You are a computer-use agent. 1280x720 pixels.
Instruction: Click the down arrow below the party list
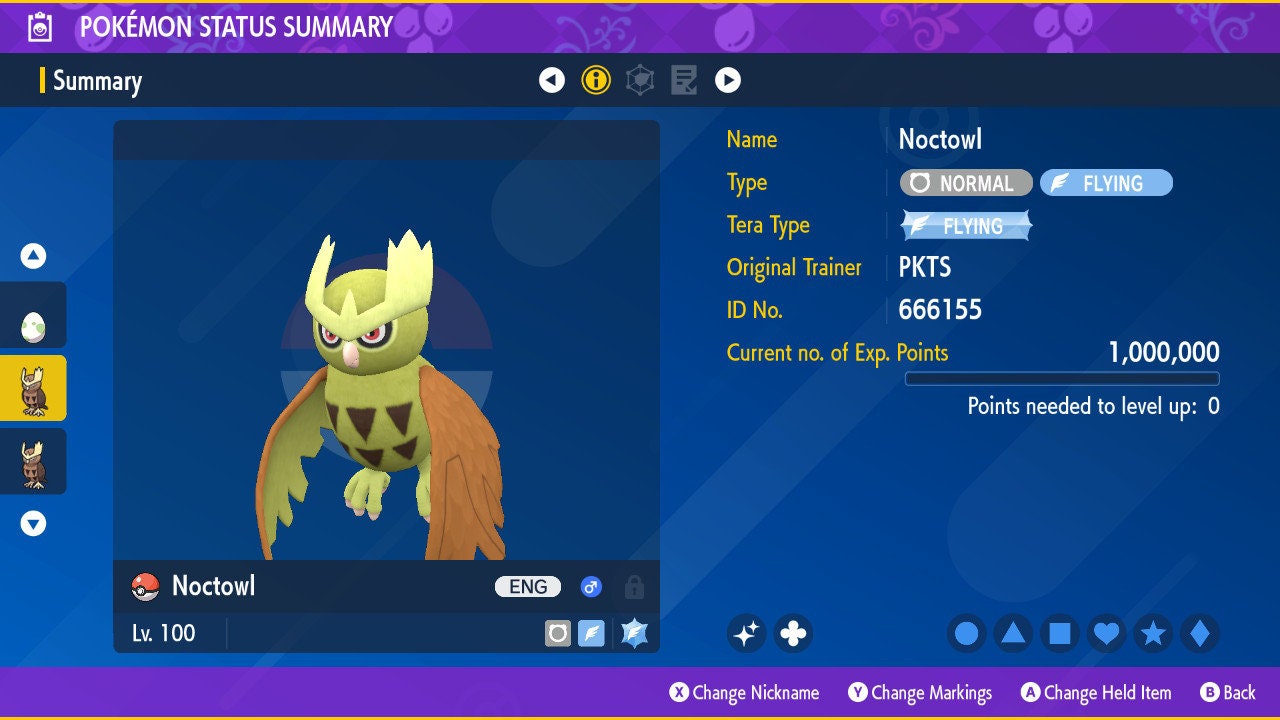33,523
